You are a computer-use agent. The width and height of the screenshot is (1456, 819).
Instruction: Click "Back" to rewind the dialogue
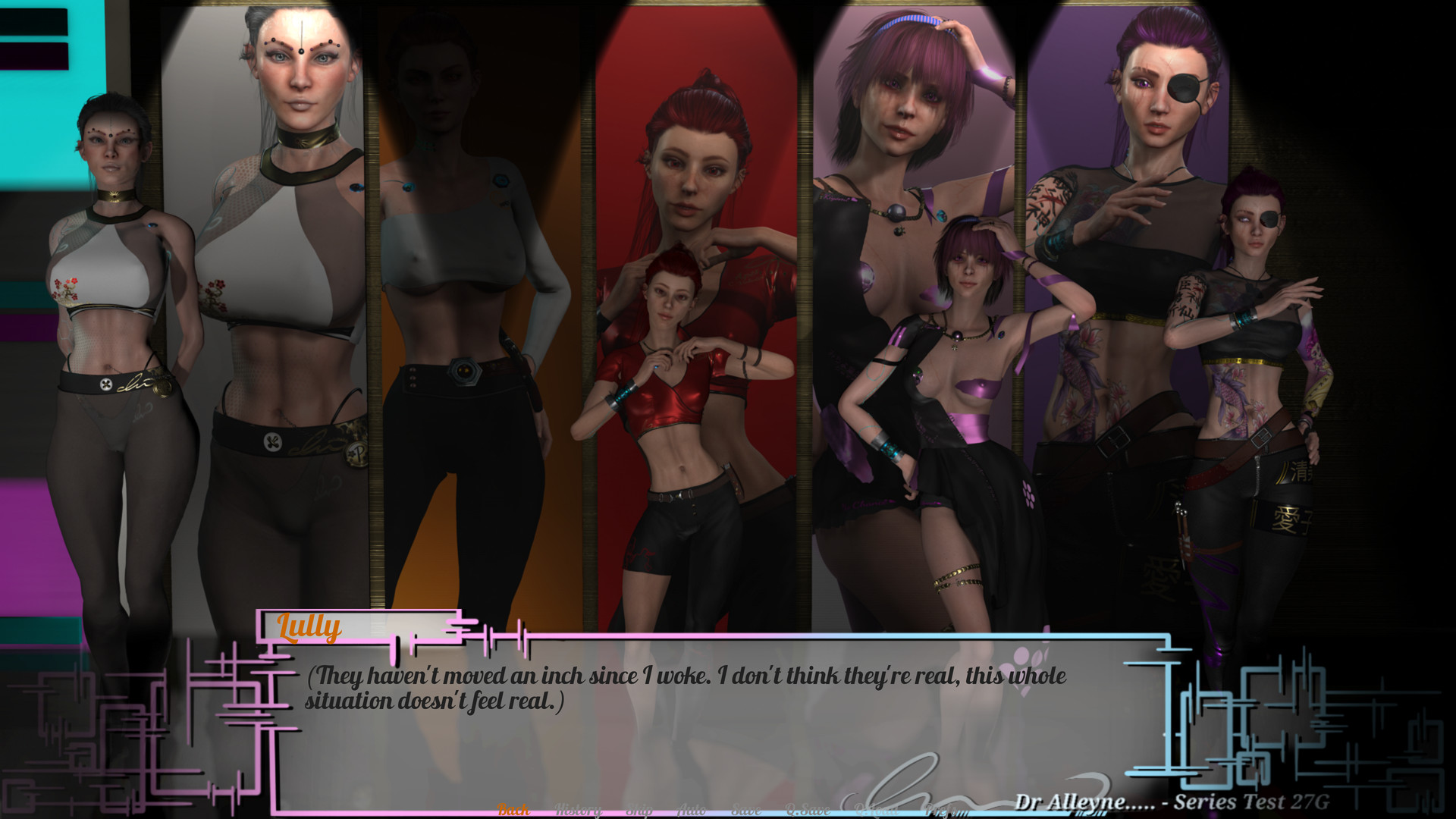tap(513, 809)
